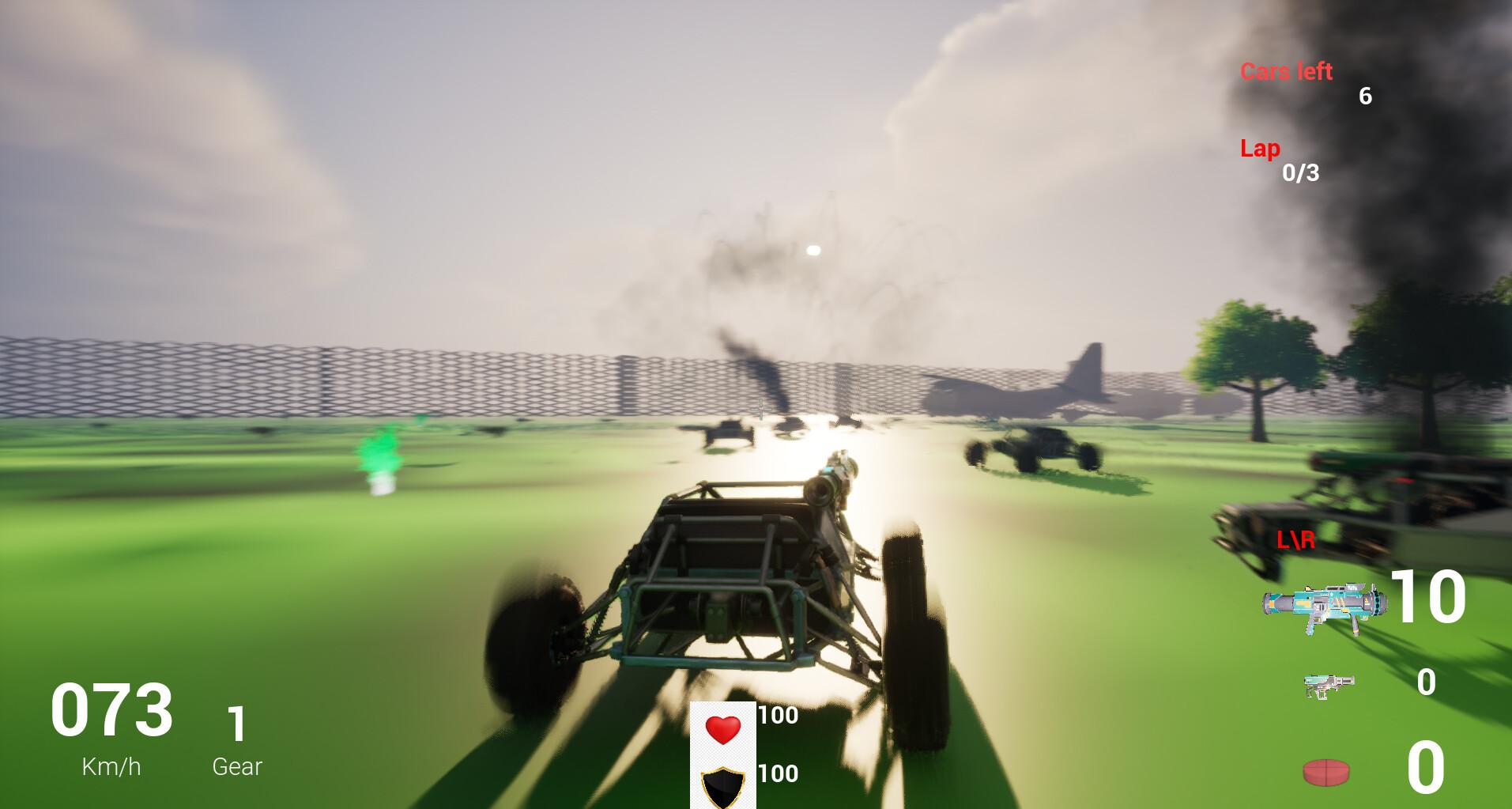Click the heart health icon
The width and height of the screenshot is (1512, 809).
[723, 732]
